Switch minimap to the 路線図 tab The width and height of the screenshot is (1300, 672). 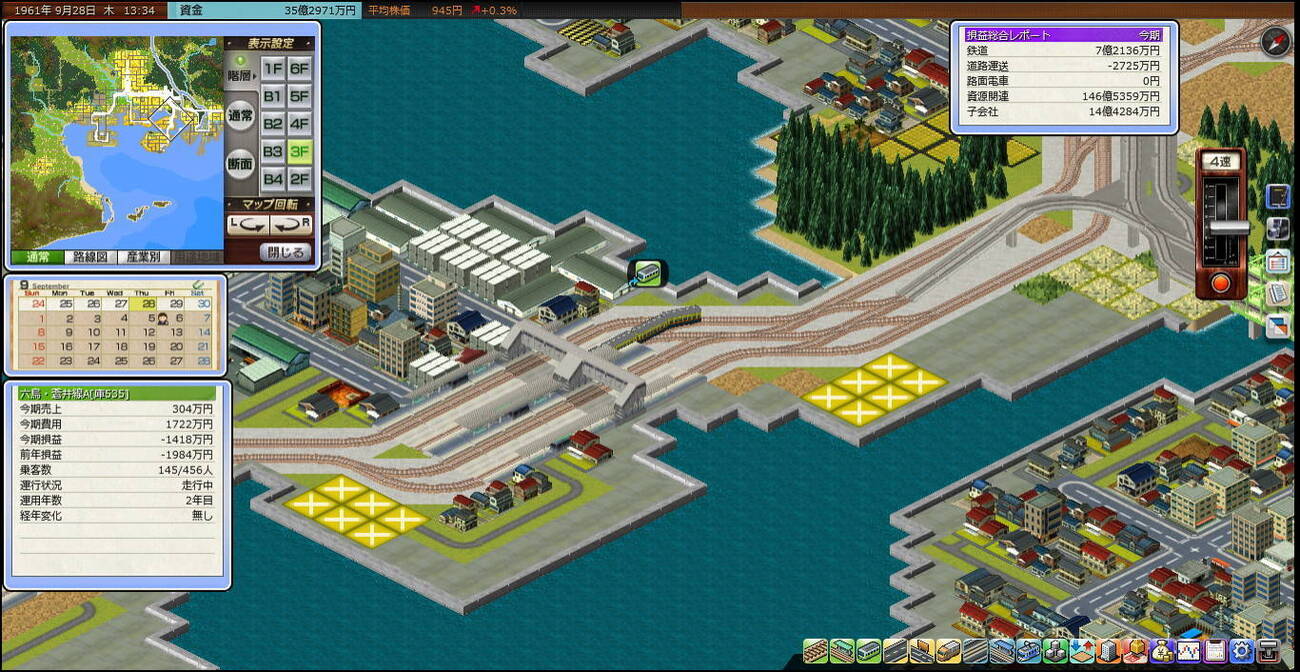[90, 257]
